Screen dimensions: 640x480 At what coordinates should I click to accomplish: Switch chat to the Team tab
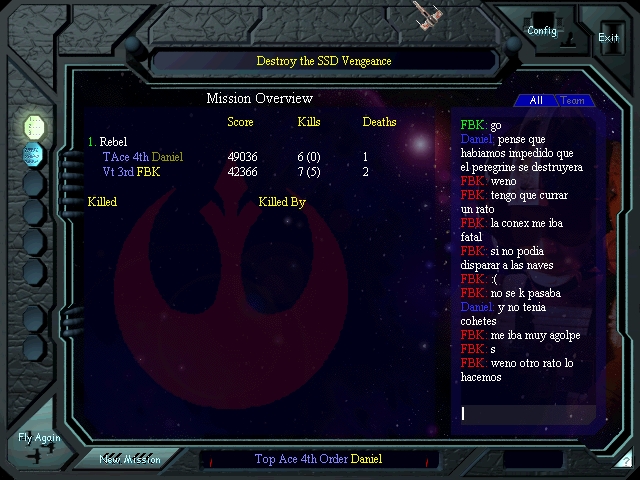[x=573, y=100]
